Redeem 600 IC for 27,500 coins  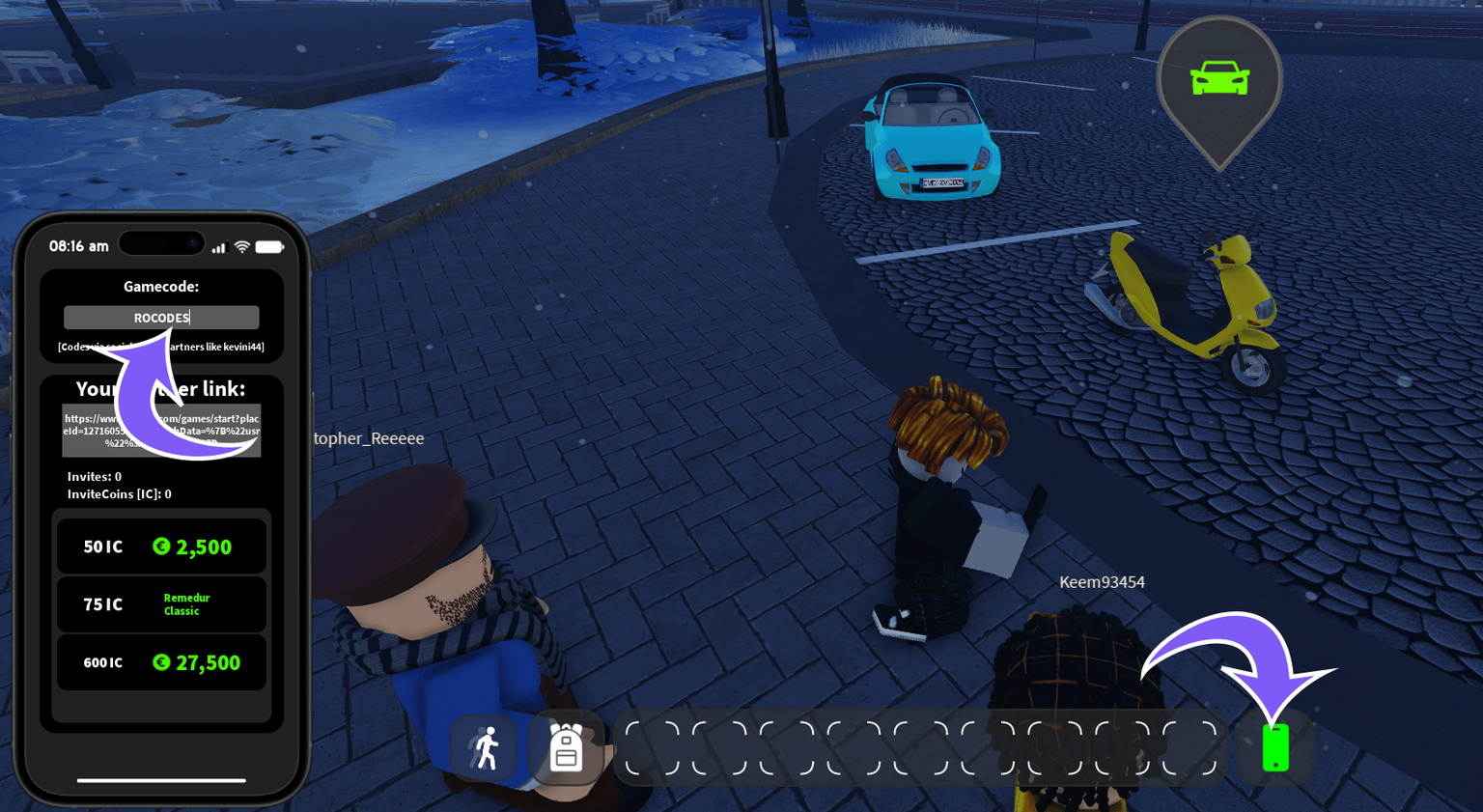point(161,662)
